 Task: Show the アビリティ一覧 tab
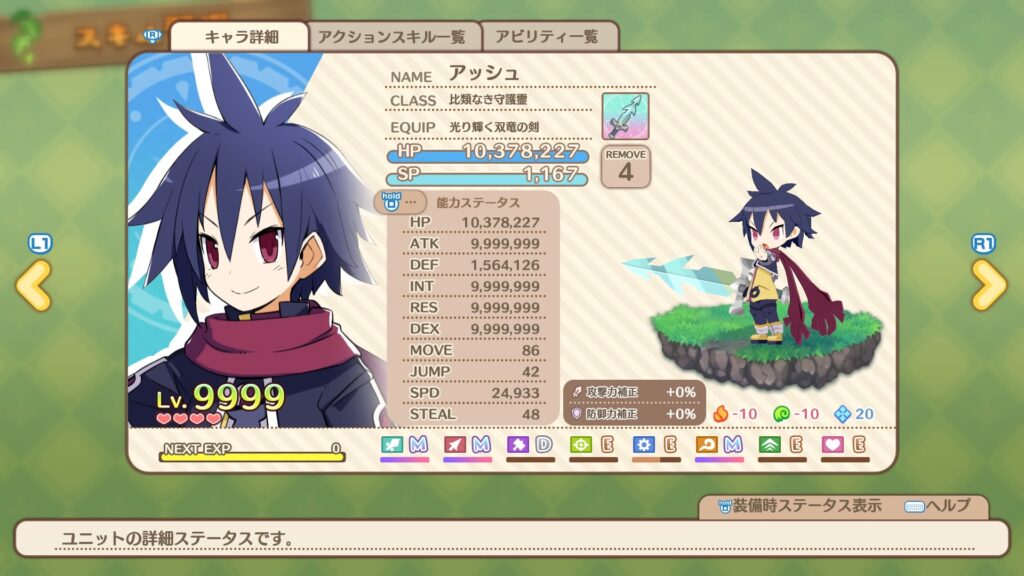[550, 37]
